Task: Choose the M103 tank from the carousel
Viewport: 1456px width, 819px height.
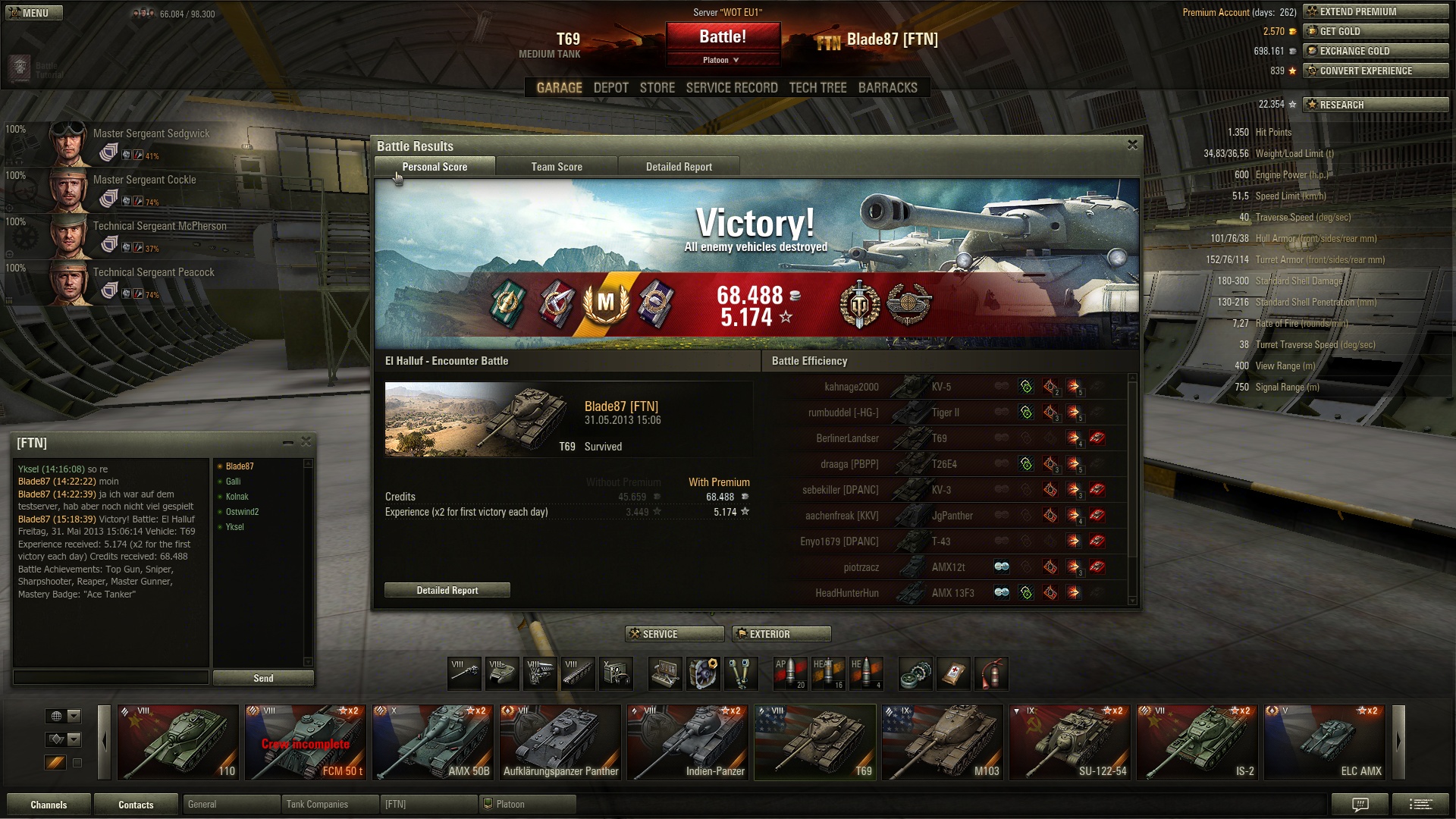Action: point(943,743)
